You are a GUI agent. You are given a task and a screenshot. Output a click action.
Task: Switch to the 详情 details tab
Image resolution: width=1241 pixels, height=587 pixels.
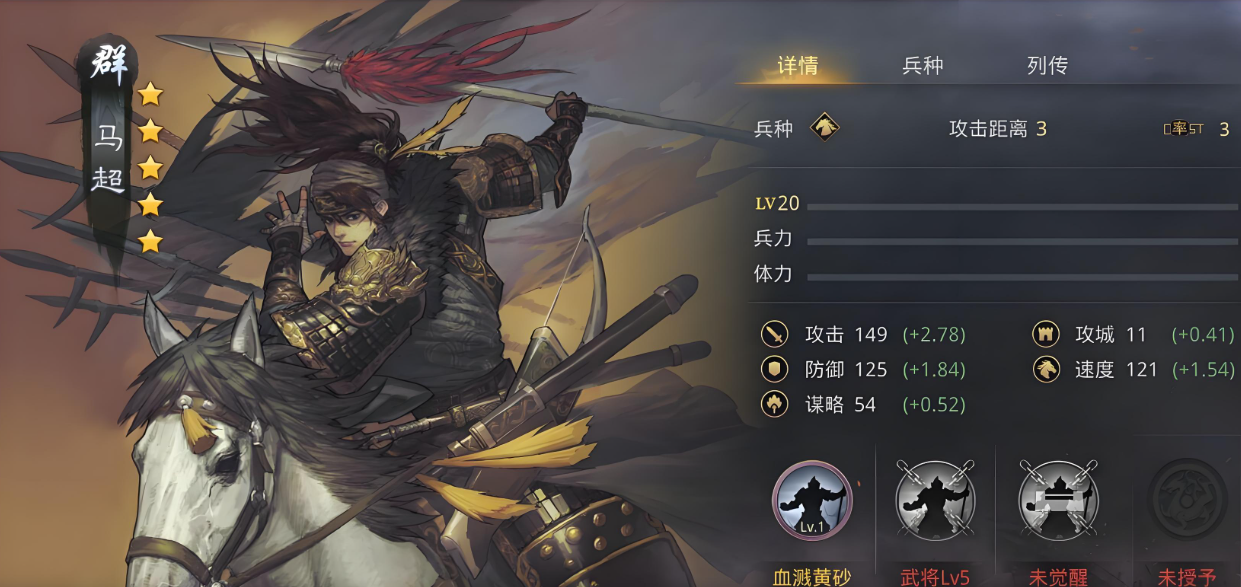[798, 66]
